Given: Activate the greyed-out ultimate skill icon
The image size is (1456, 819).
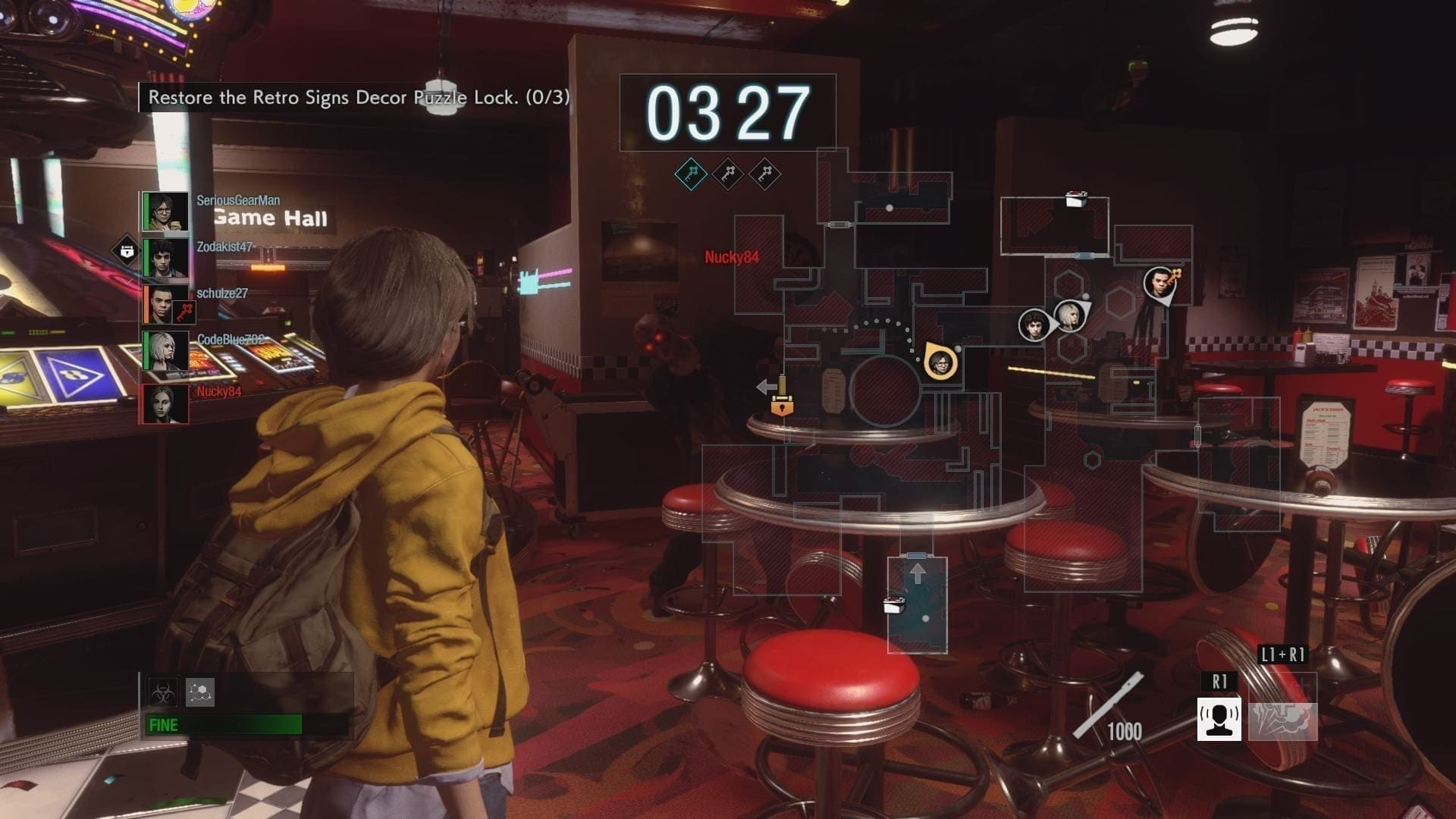Looking at the screenshot, I should pos(1283,719).
